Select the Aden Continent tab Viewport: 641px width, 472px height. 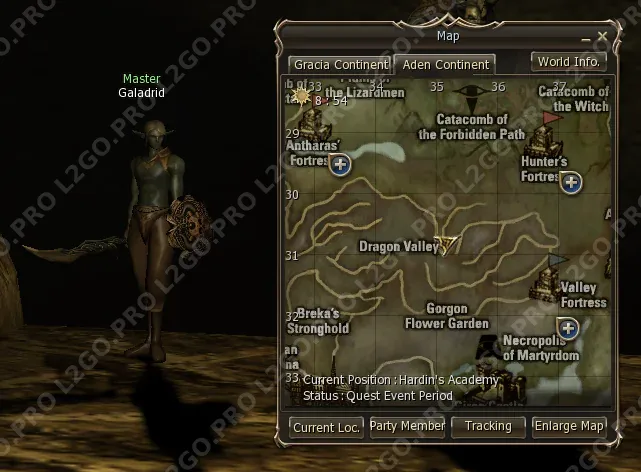(x=445, y=64)
